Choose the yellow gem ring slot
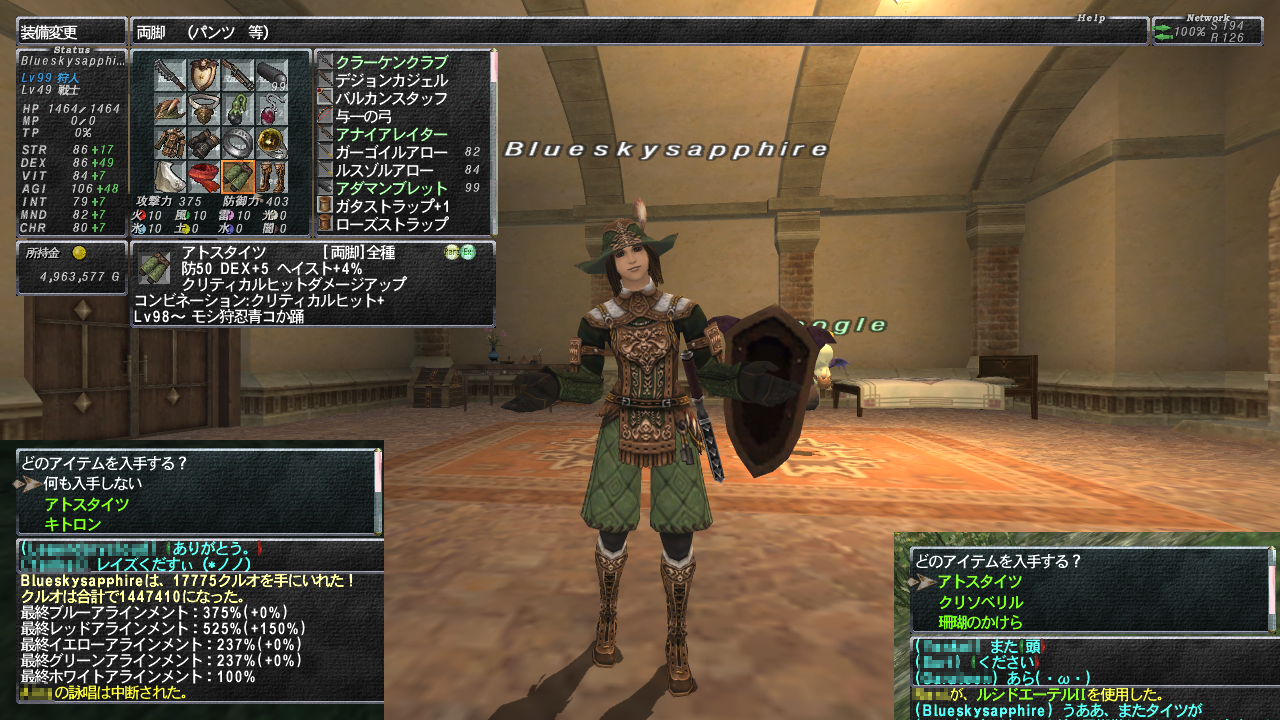1280x720 pixels. [x=272, y=143]
